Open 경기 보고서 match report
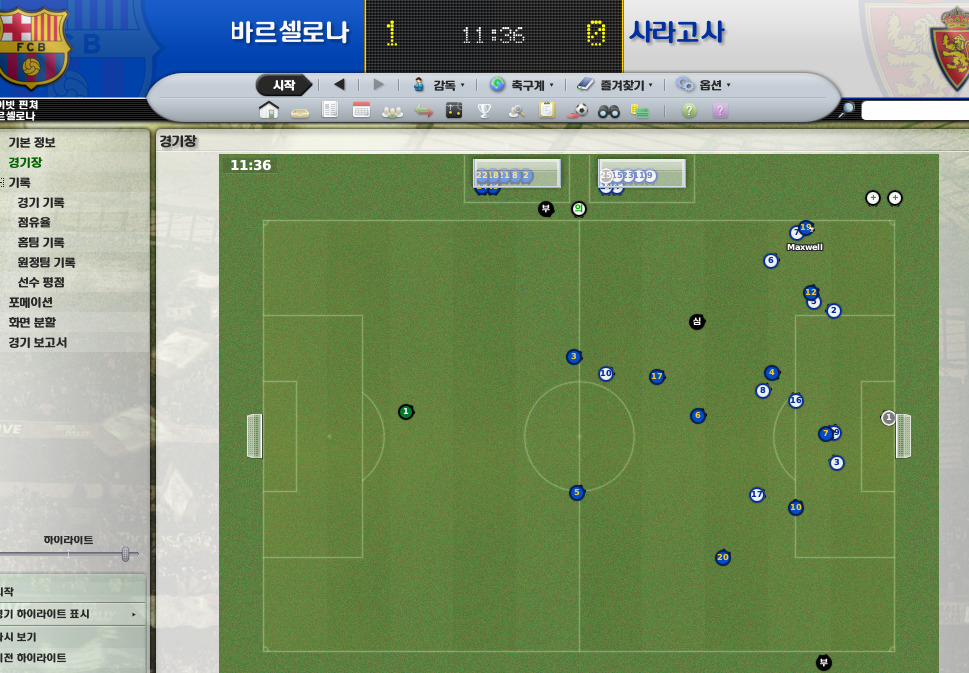969x673 pixels. [x=38, y=342]
